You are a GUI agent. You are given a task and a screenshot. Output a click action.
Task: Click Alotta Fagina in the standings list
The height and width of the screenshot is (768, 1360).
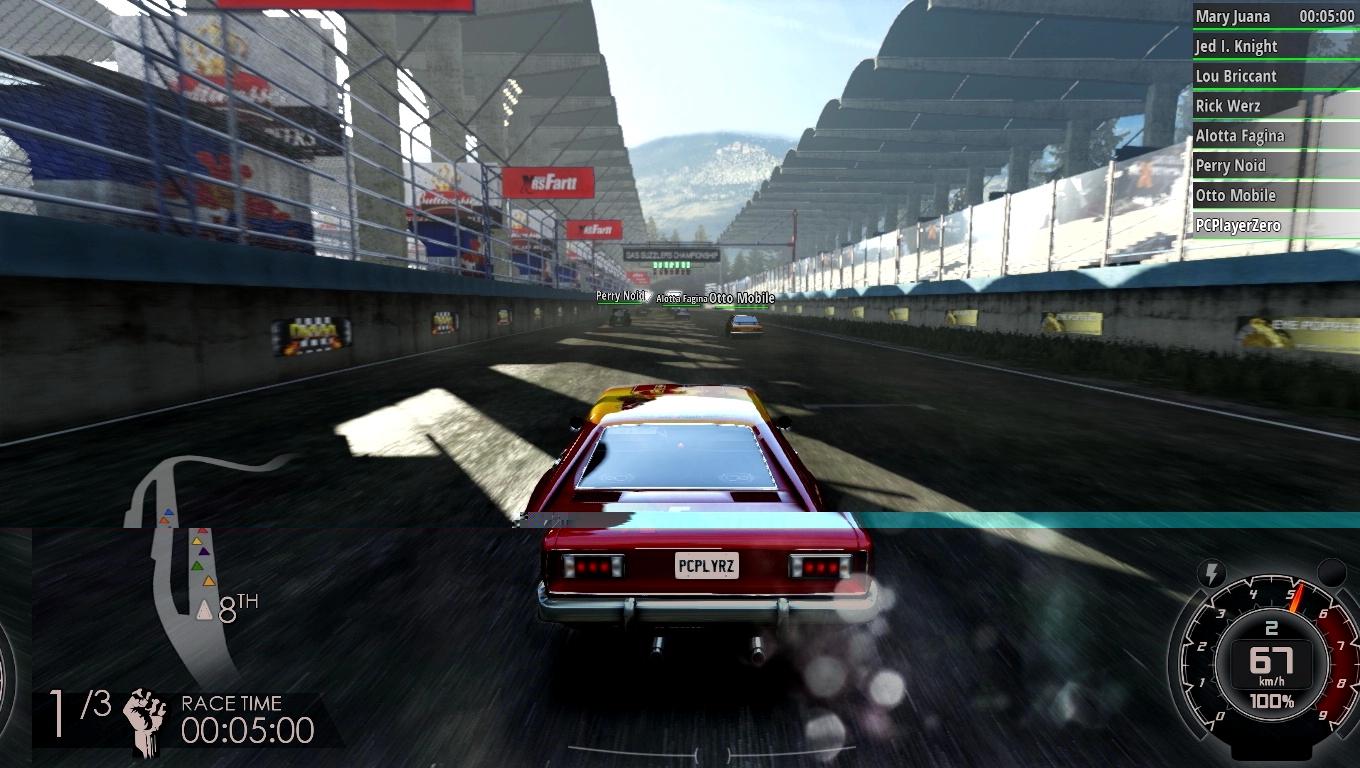[1274, 136]
